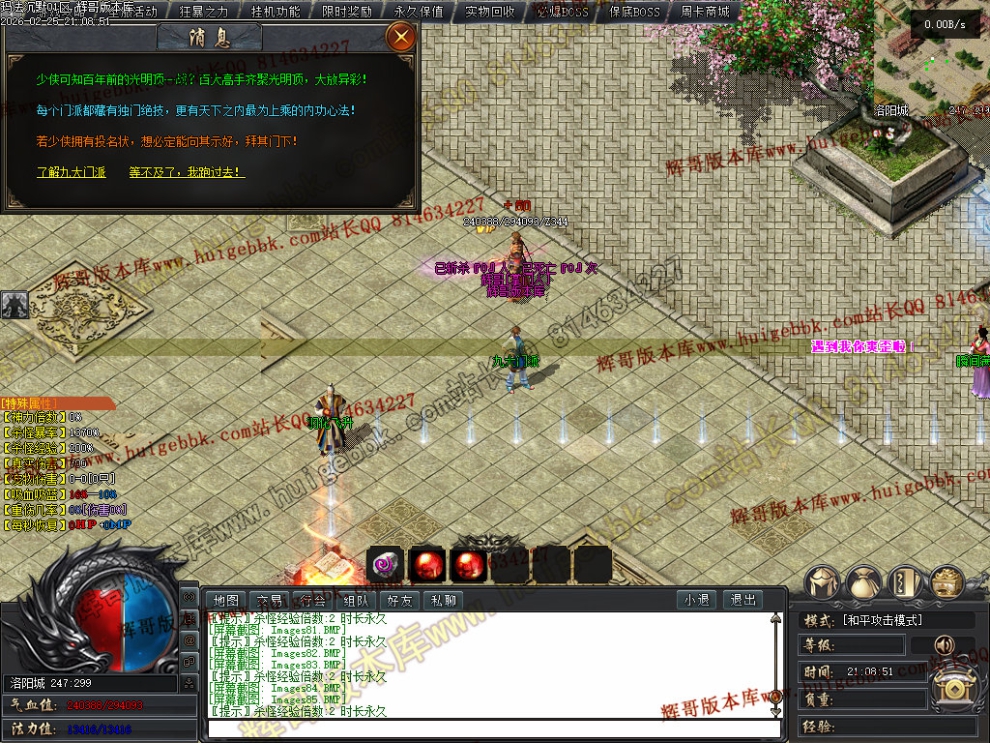Toggle the sound speaker button
The height and width of the screenshot is (743, 990).
tap(944, 645)
